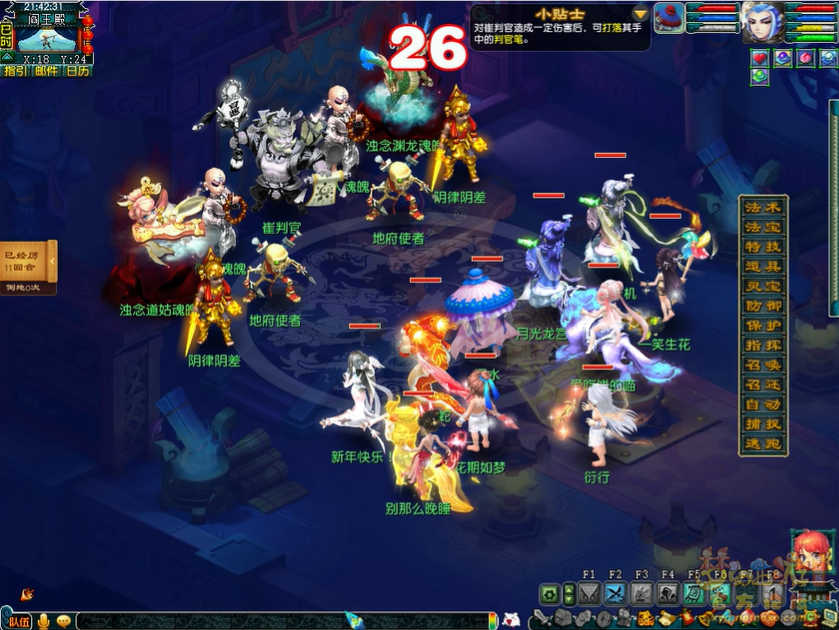The height and width of the screenshot is (630, 839).
Task: Switch the 队伍 team chat channel
Action: tap(19, 621)
